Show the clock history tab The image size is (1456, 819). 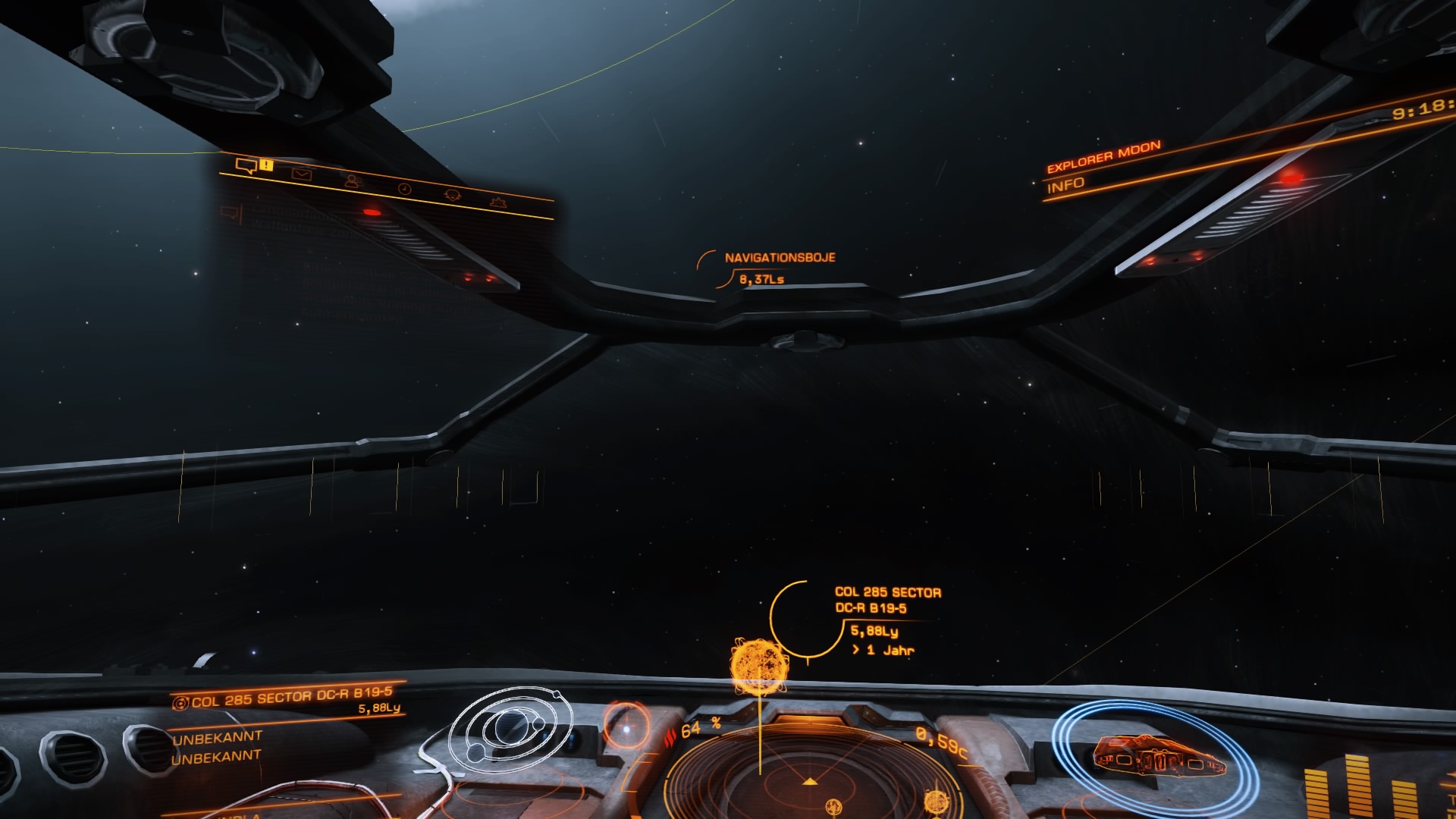click(404, 188)
